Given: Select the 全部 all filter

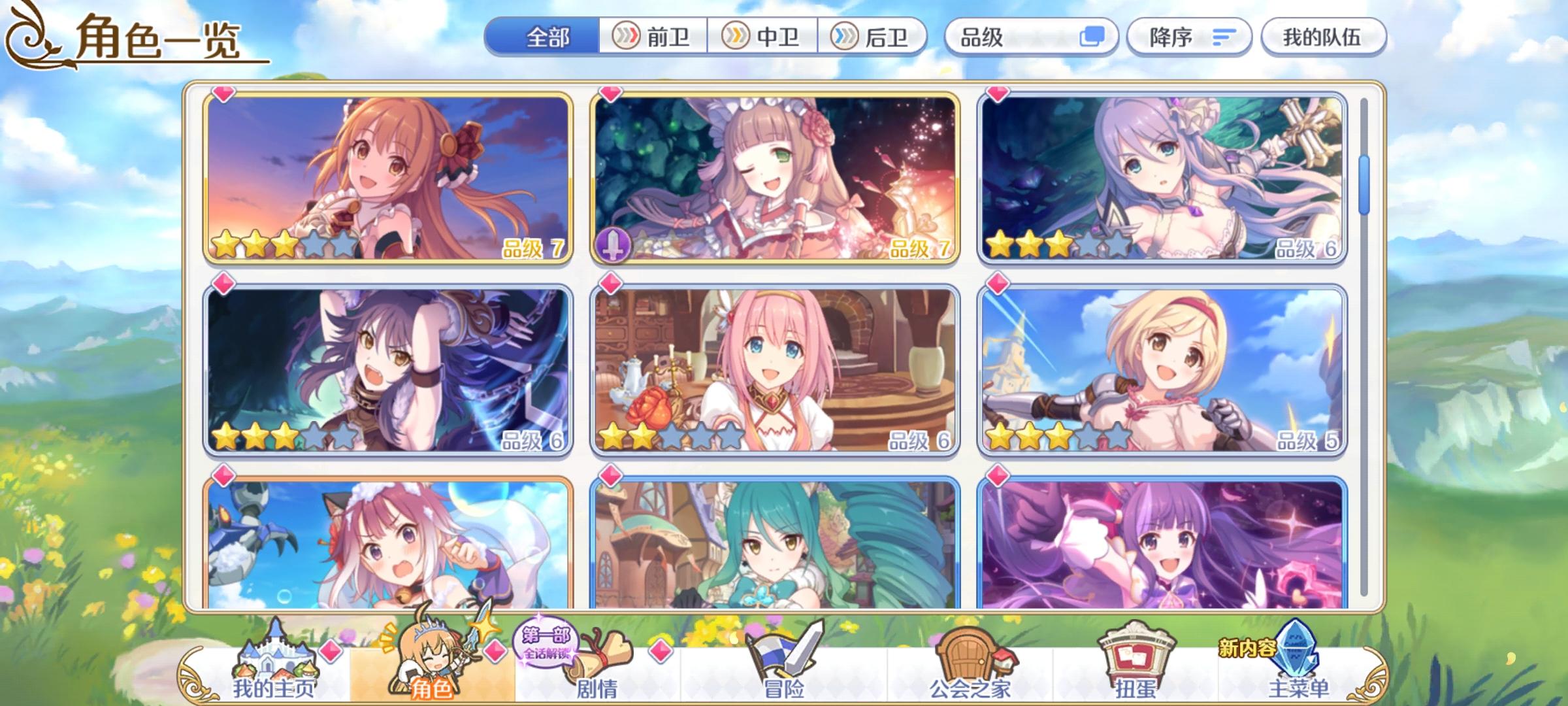Looking at the screenshot, I should (x=549, y=37).
